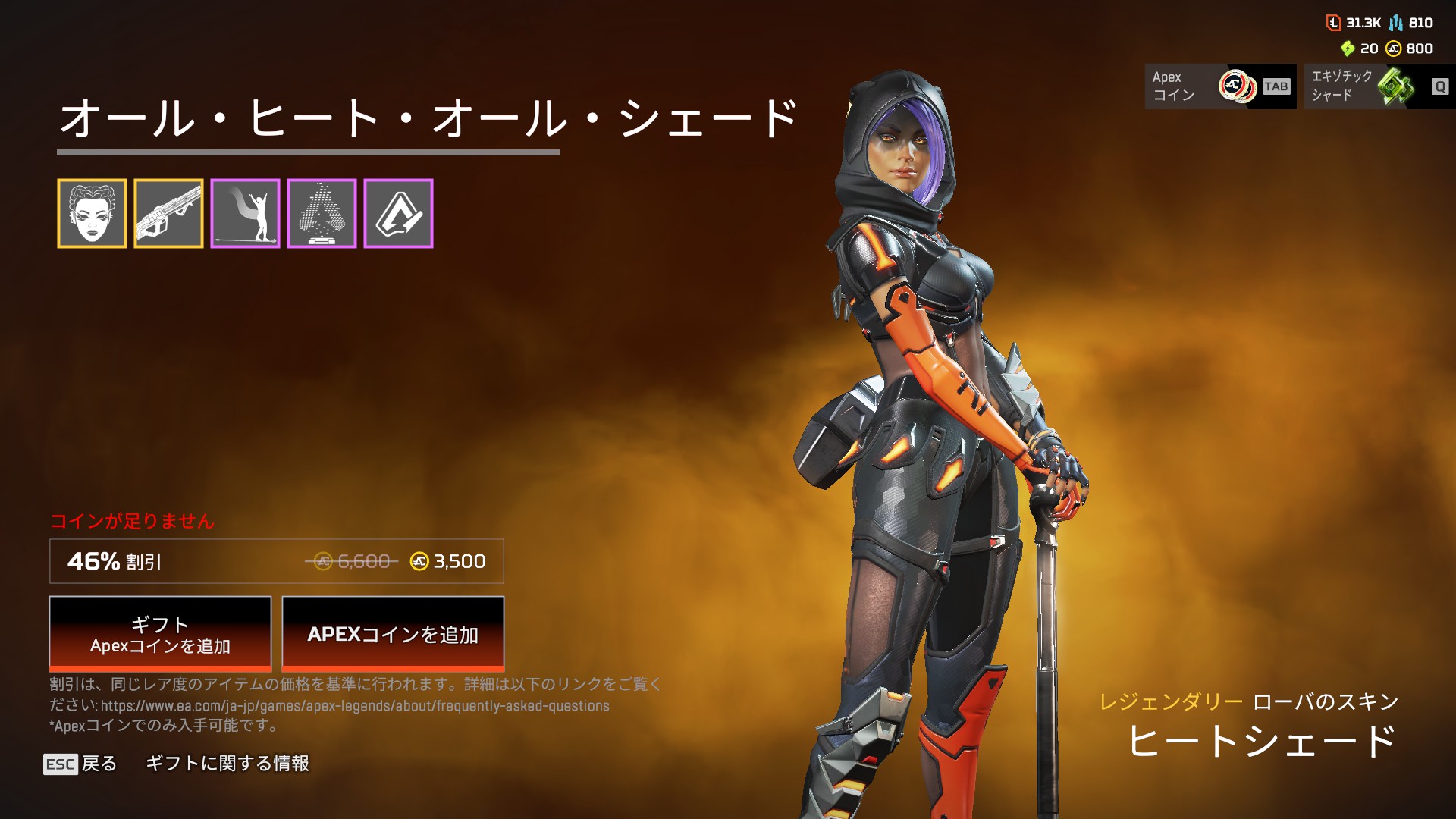Click the APEXコインを追加 button

tap(393, 634)
